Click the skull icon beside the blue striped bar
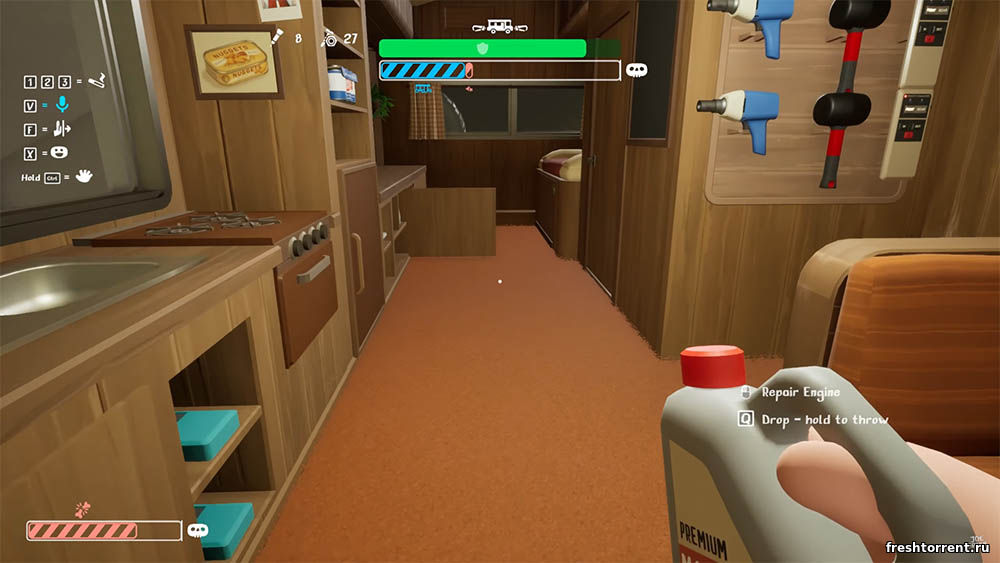The height and width of the screenshot is (563, 1000). [x=636, y=70]
